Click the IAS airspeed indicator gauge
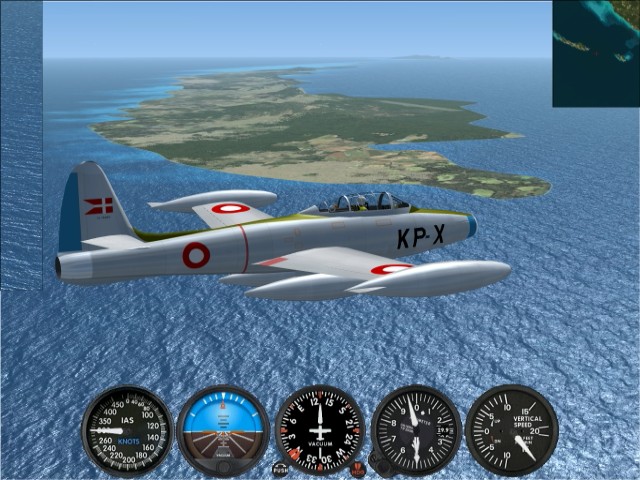This screenshot has width=640, height=480. 127,431
